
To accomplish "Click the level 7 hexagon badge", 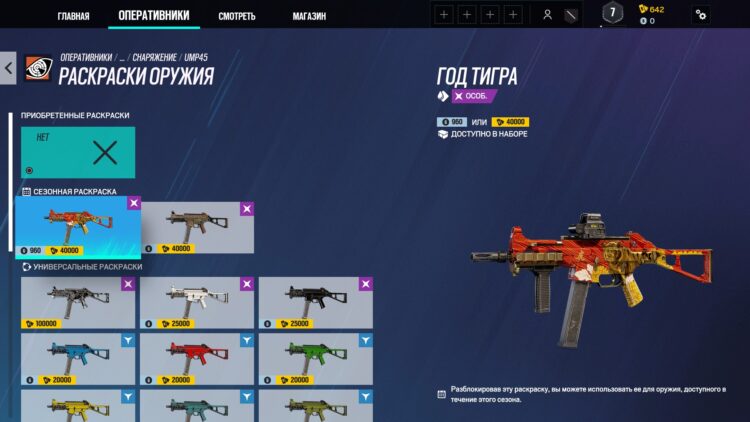I will point(612,13).
